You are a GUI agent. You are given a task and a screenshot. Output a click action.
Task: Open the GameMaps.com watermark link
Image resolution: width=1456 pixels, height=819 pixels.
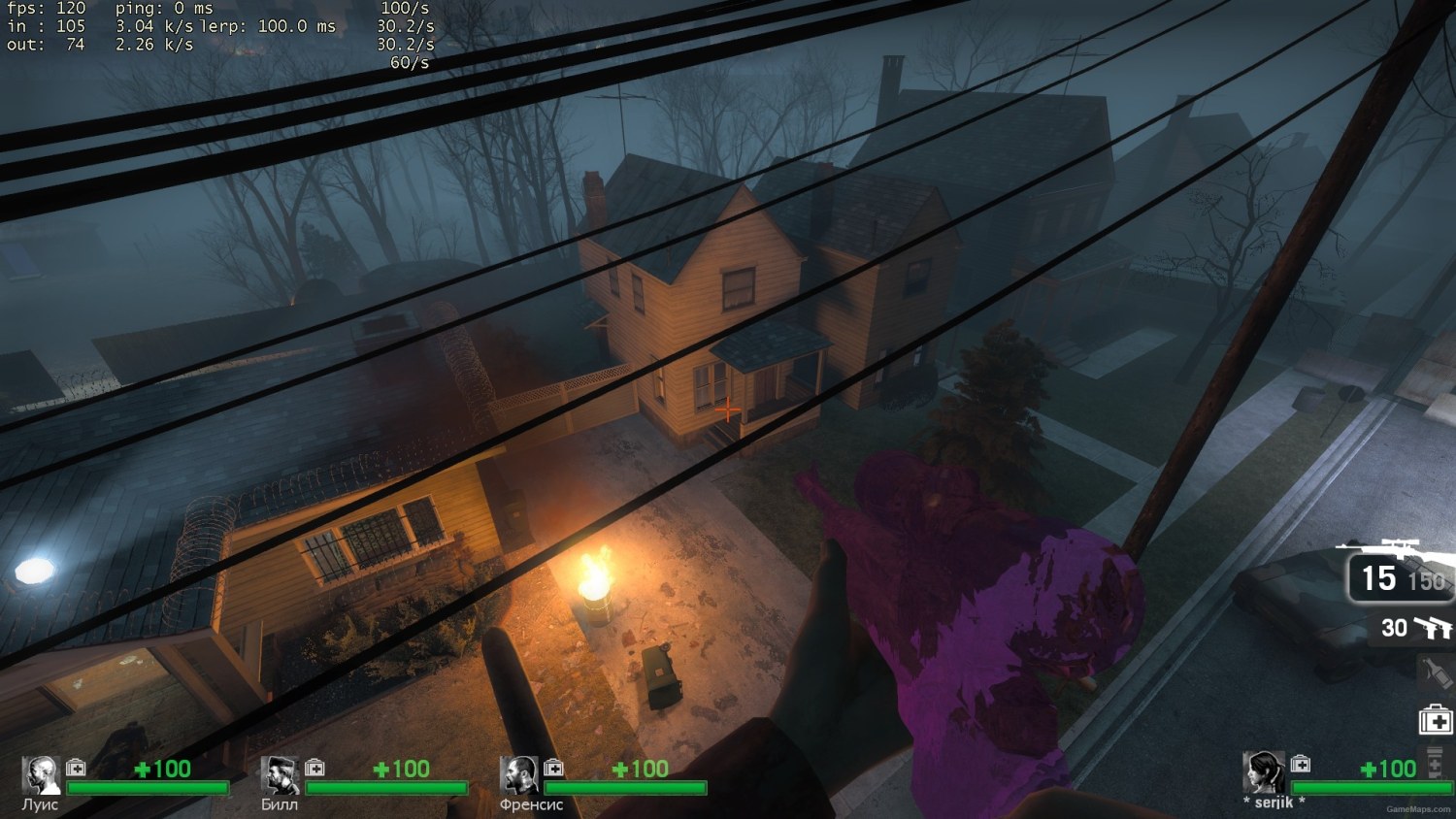(1417, 808)
